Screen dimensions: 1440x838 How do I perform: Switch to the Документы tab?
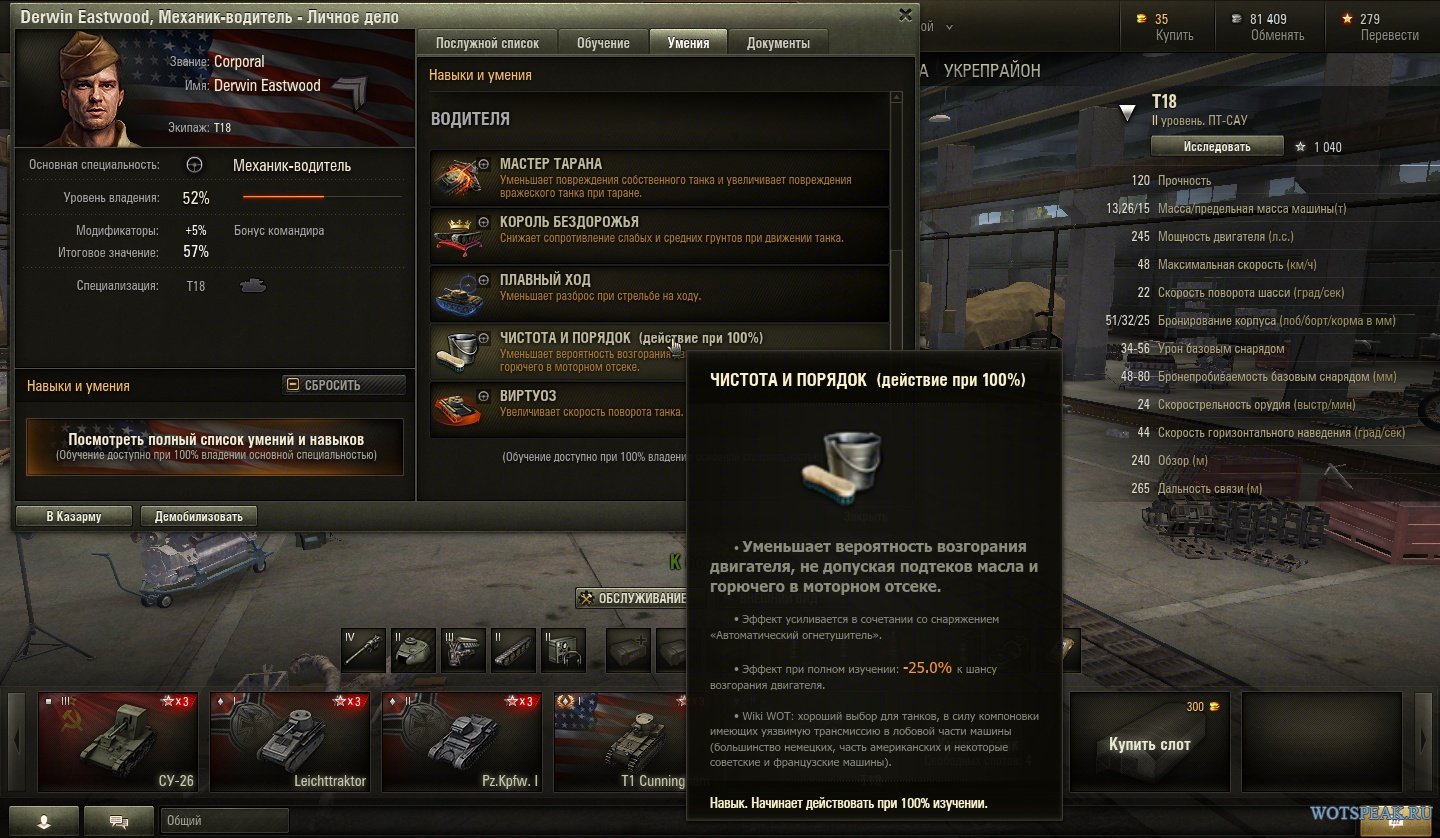(778, 43)
